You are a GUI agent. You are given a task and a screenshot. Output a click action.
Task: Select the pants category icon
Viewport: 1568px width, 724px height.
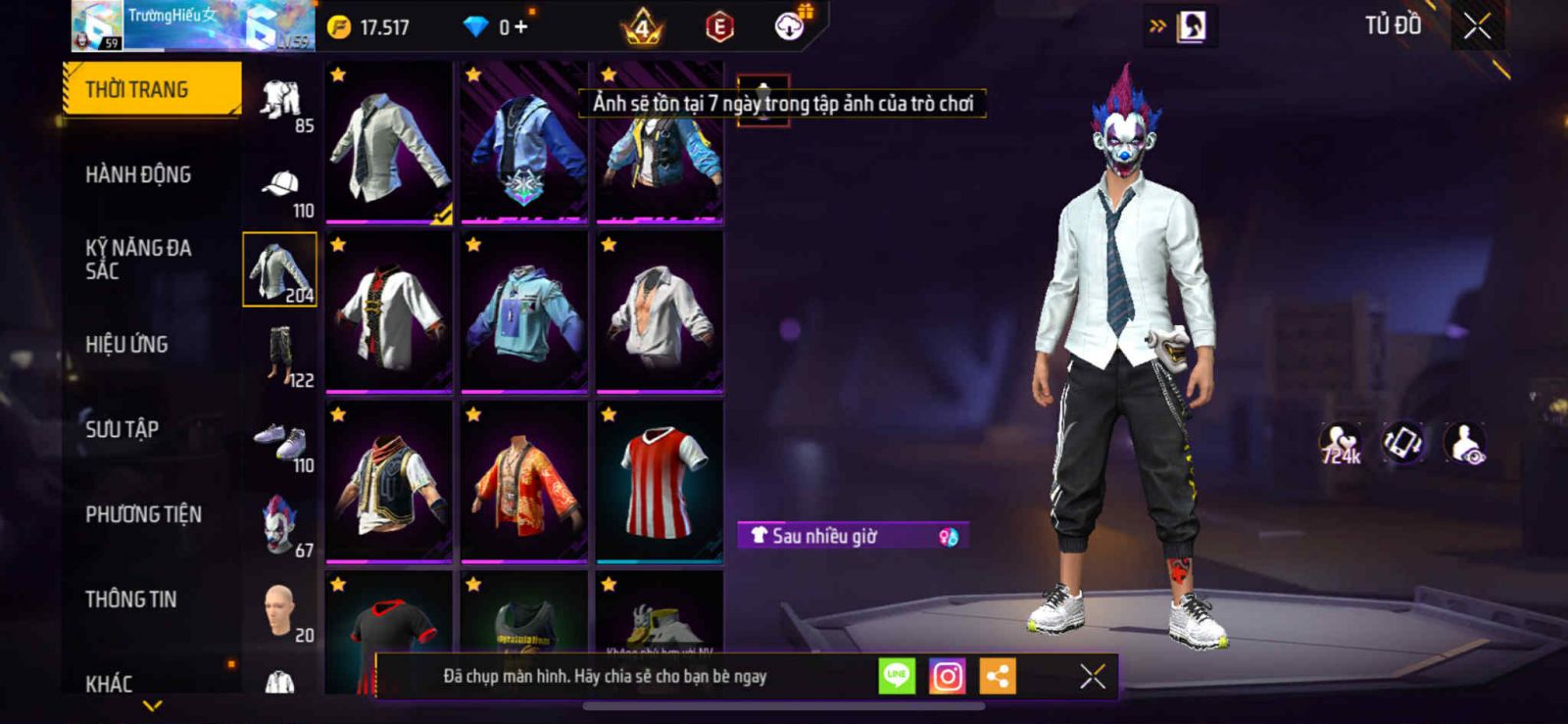pos(281,356)
